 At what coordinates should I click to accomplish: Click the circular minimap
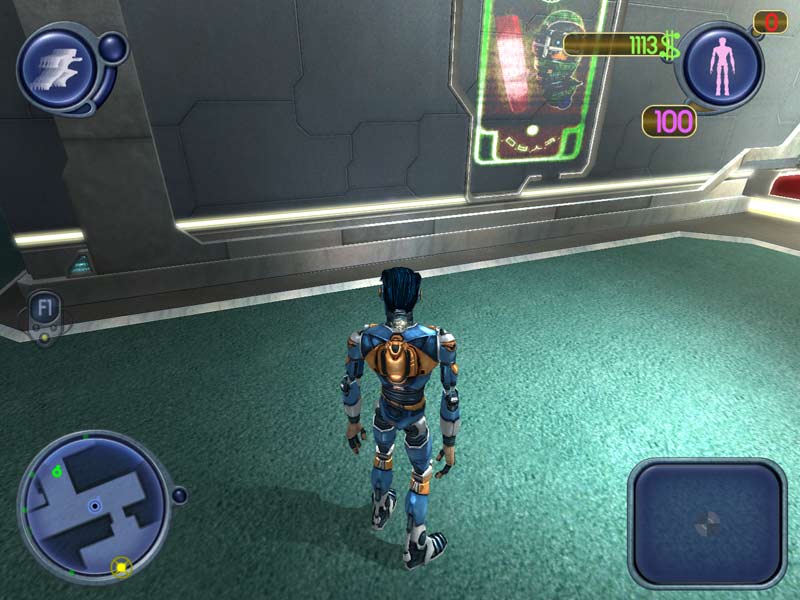[93, 505]
